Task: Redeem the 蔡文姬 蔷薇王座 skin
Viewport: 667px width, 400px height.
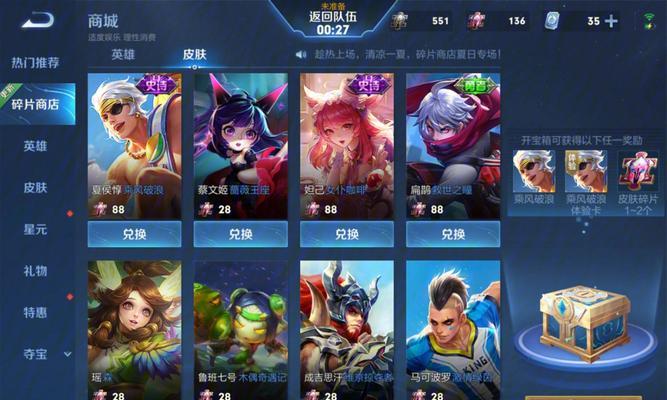Action: [x=240, y=234]
